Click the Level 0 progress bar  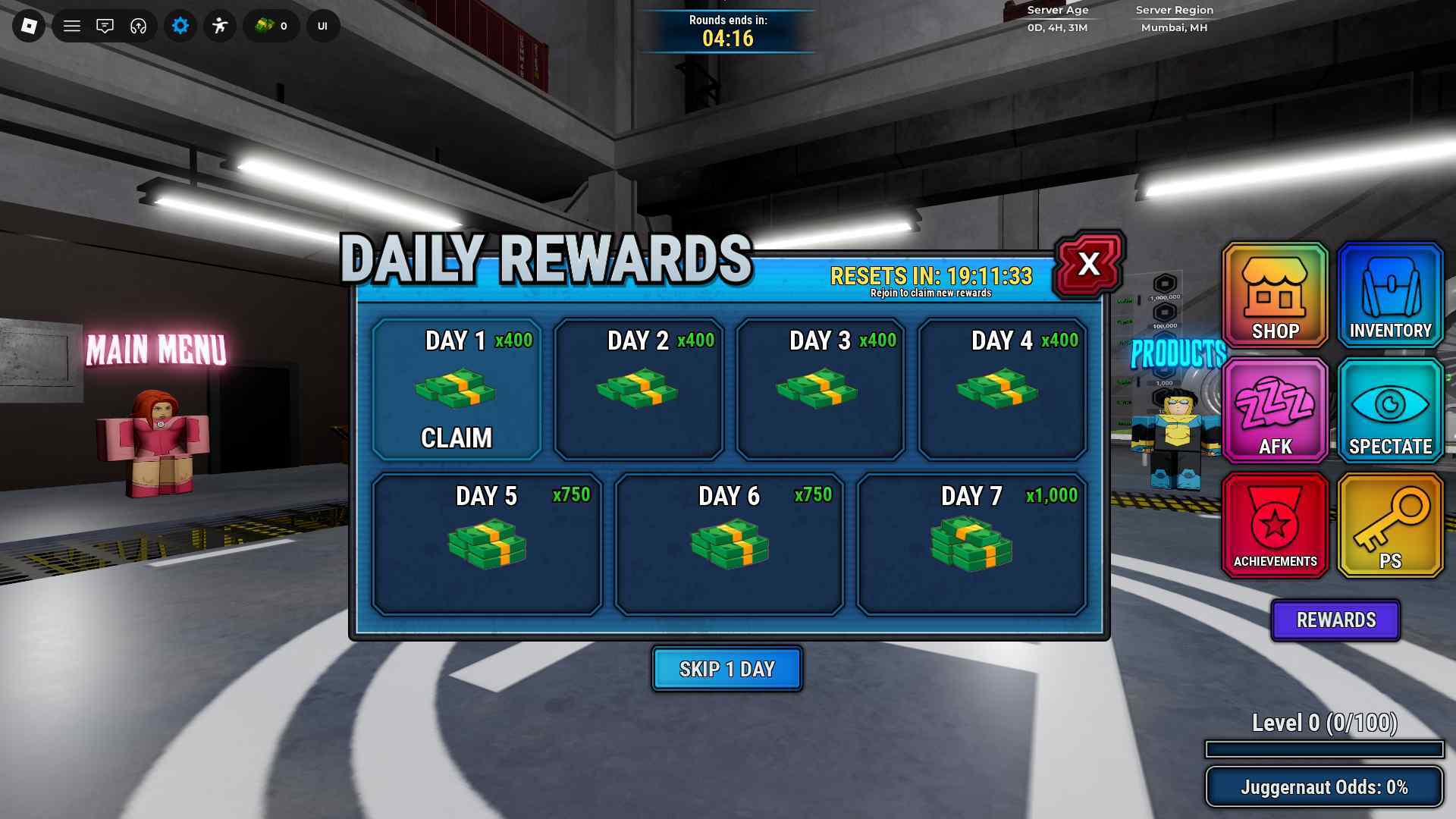coord(1324,748)
